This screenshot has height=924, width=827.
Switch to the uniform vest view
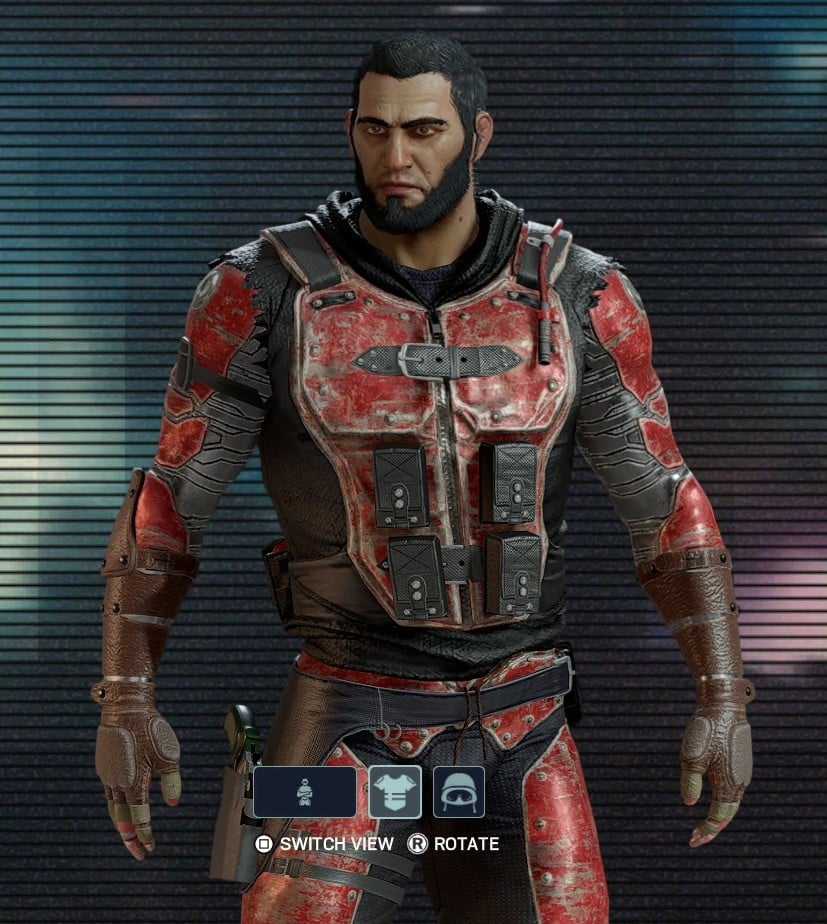(x=395, y=792)
